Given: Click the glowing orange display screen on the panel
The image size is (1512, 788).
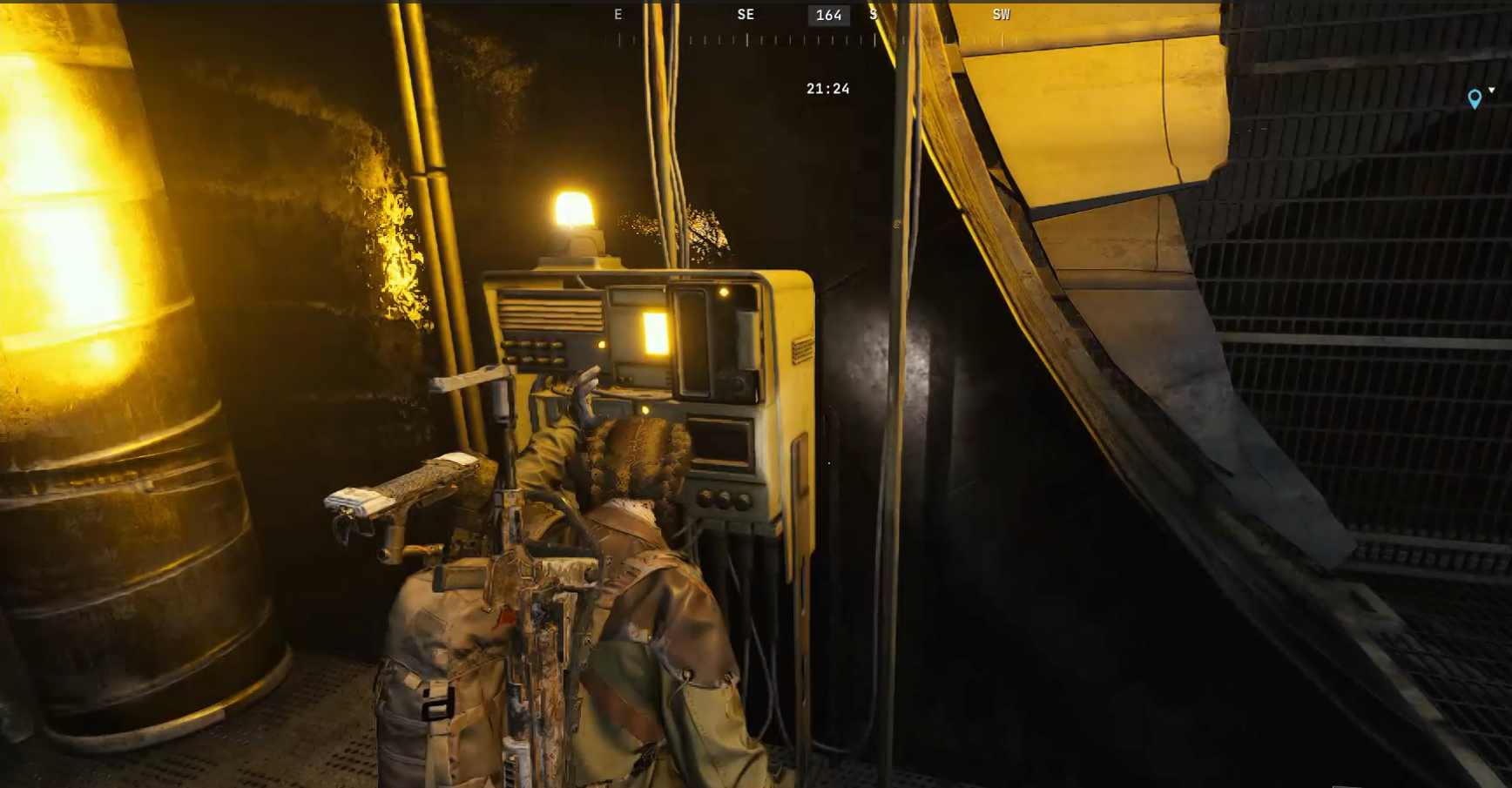Looking at the screenshot, I should pos(658,333).
